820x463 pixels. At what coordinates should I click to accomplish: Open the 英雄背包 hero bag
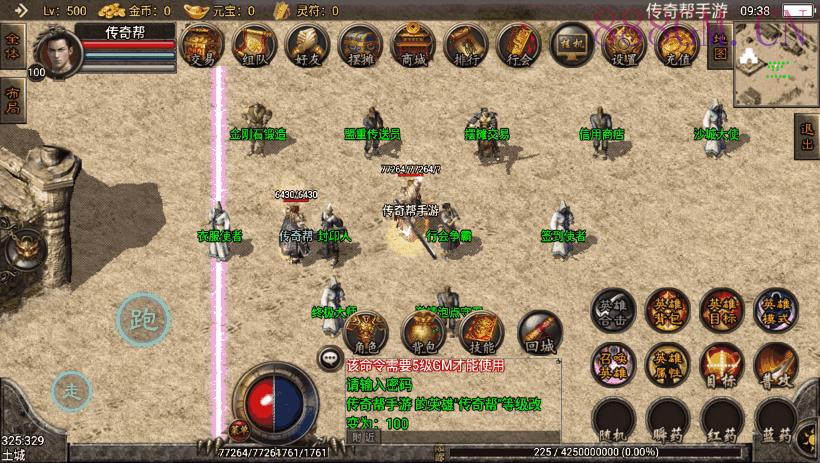(667, 311)
